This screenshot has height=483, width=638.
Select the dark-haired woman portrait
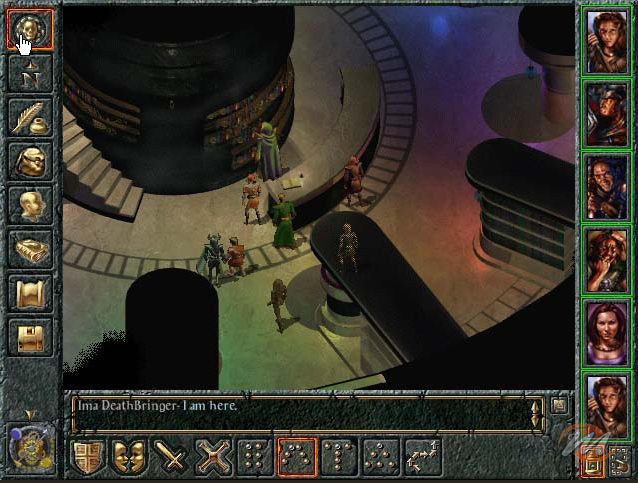(606, 332)
